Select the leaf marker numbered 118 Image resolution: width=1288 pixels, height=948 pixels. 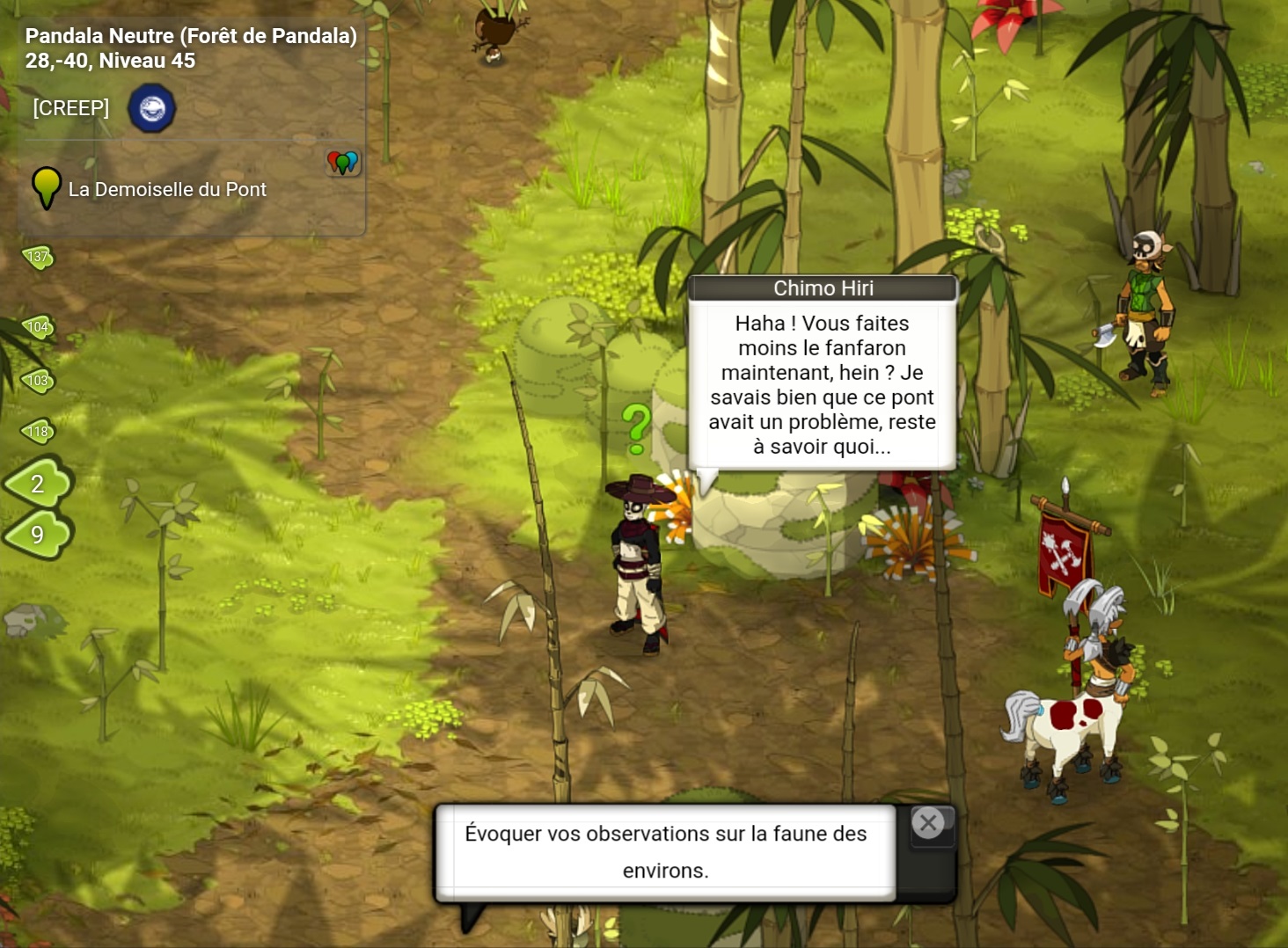[38, 431]
